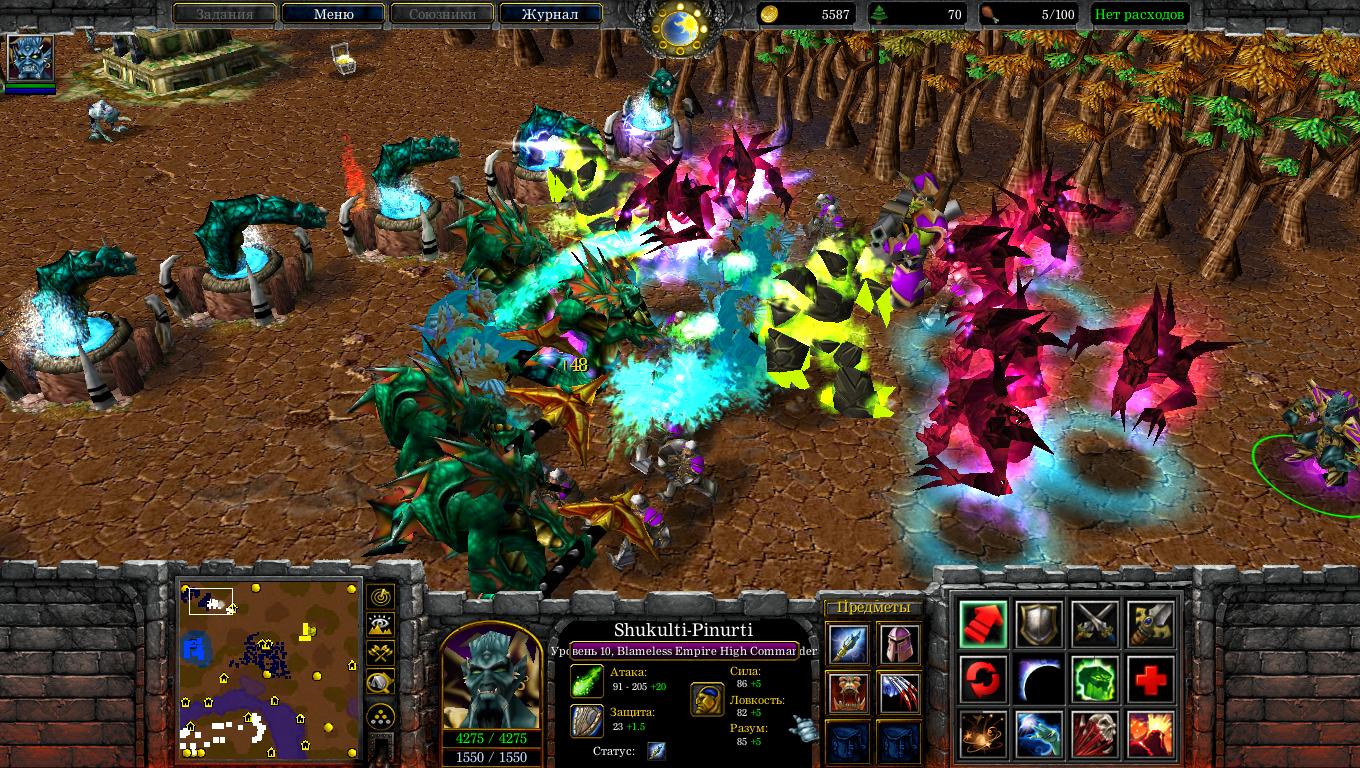Toggle the creep camp display button
This screenshot has width=1360, height=768.
(381, 684)
